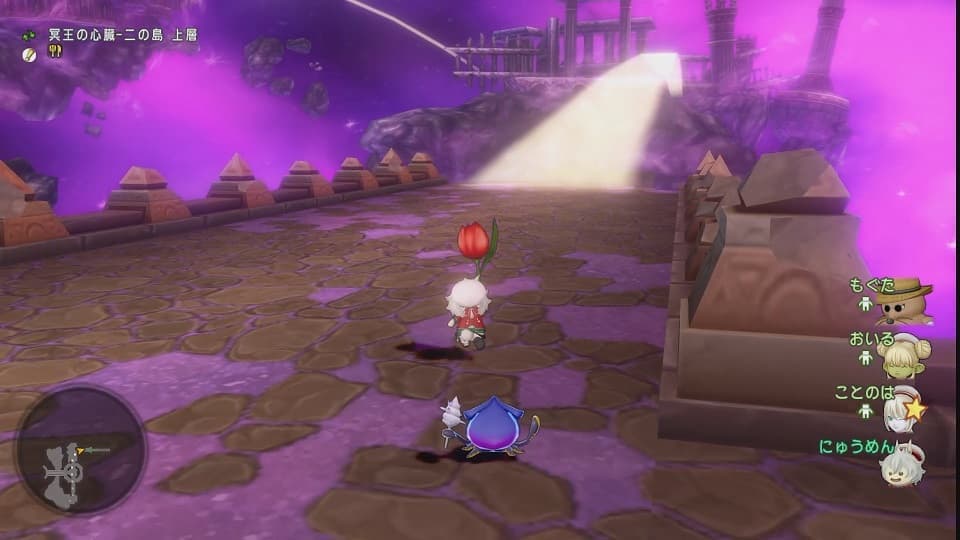
Task: Choose ことのは in the party list
Action: click(x=906, y=408)
